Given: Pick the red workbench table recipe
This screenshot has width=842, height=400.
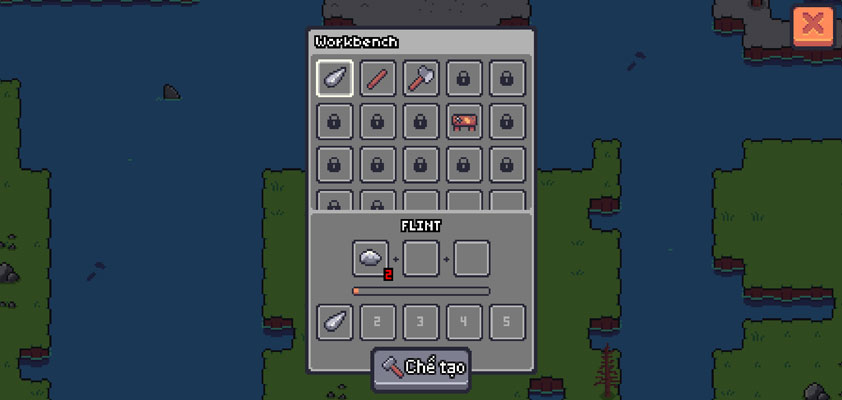Looking at the screenshot, I should click(x=464, y=121).
